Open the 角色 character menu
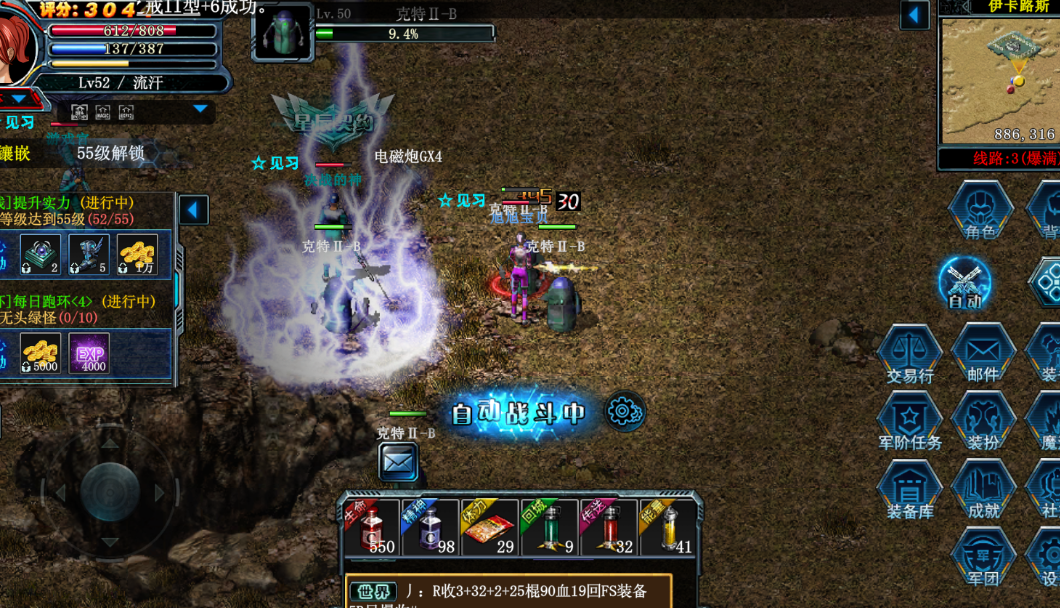 980,212
